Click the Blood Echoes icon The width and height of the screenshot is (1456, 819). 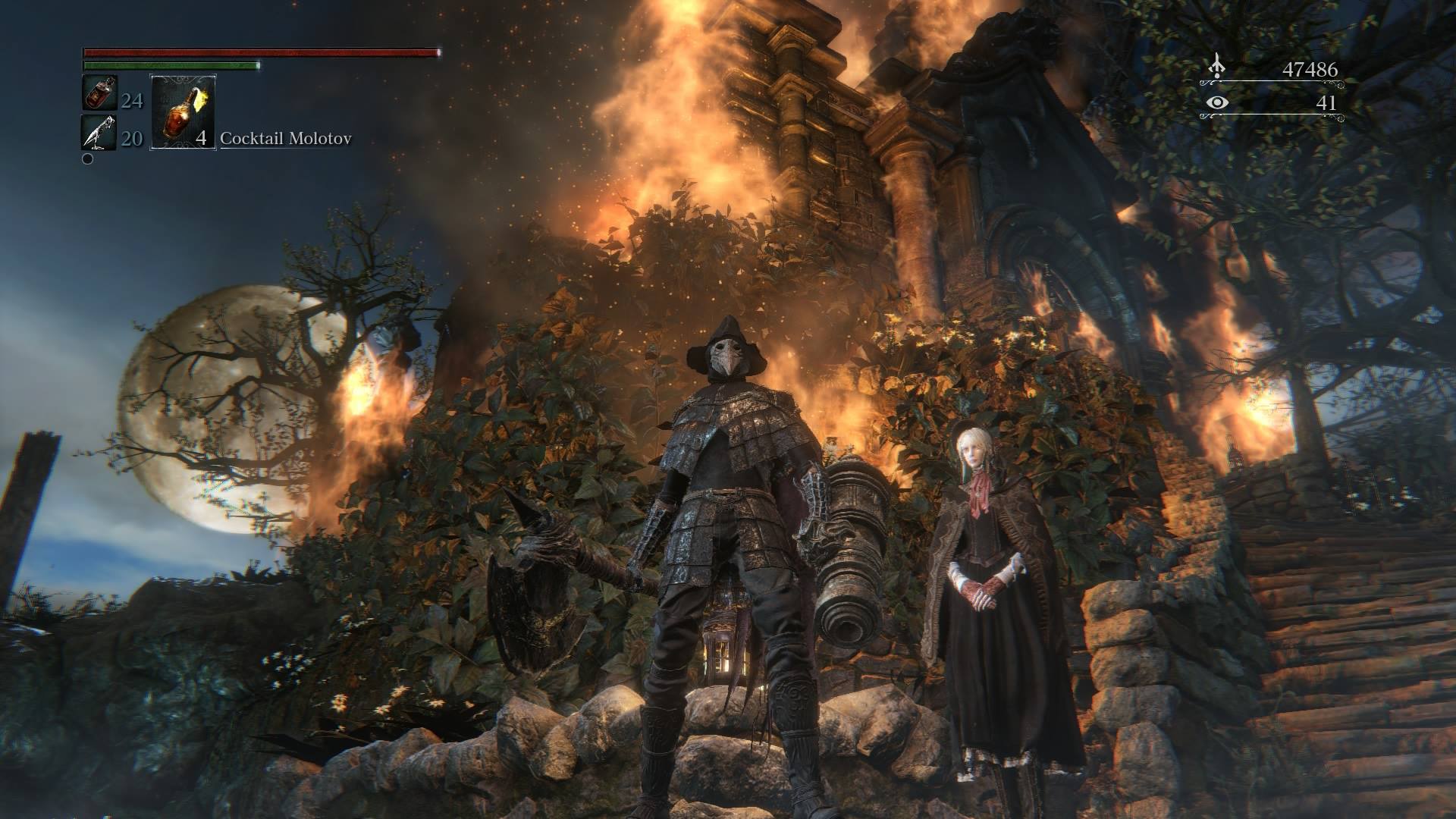click(x=1217, y=67)
